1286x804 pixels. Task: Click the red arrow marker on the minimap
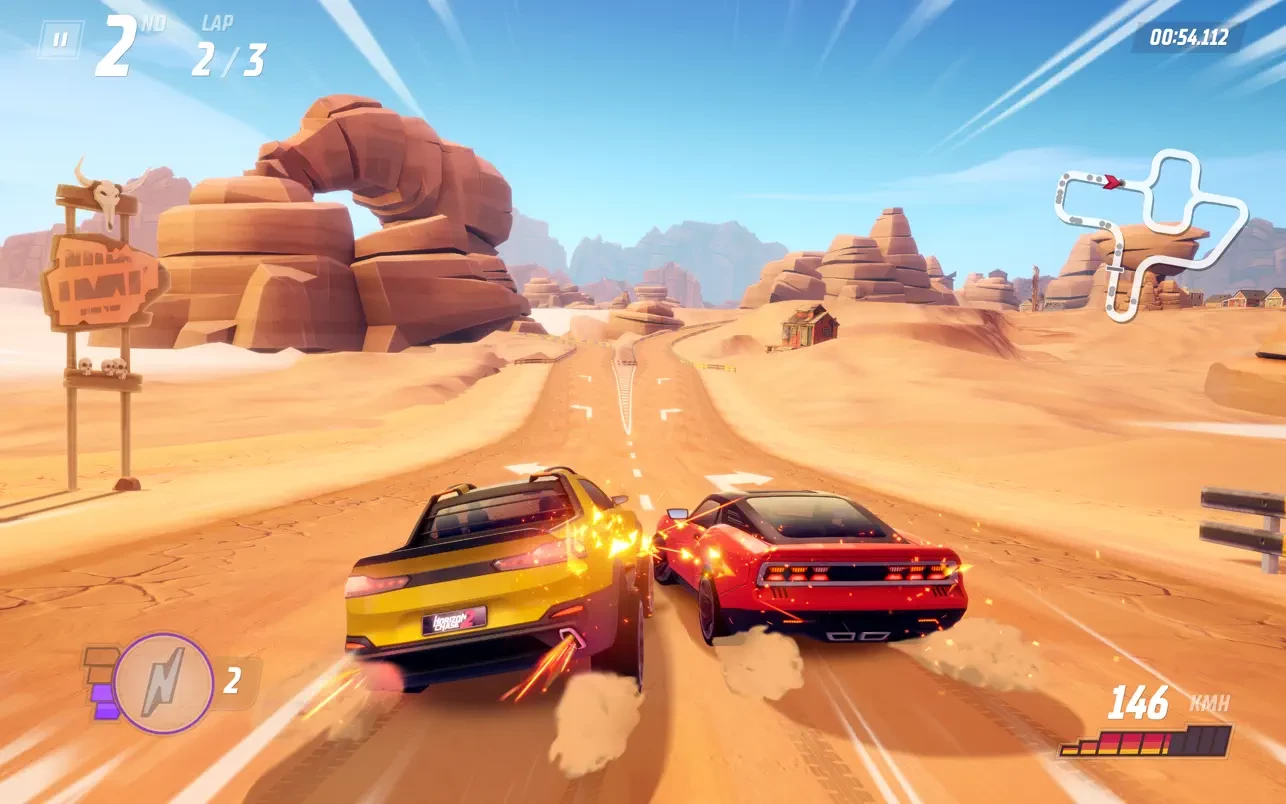click(x=1113, y=181)
